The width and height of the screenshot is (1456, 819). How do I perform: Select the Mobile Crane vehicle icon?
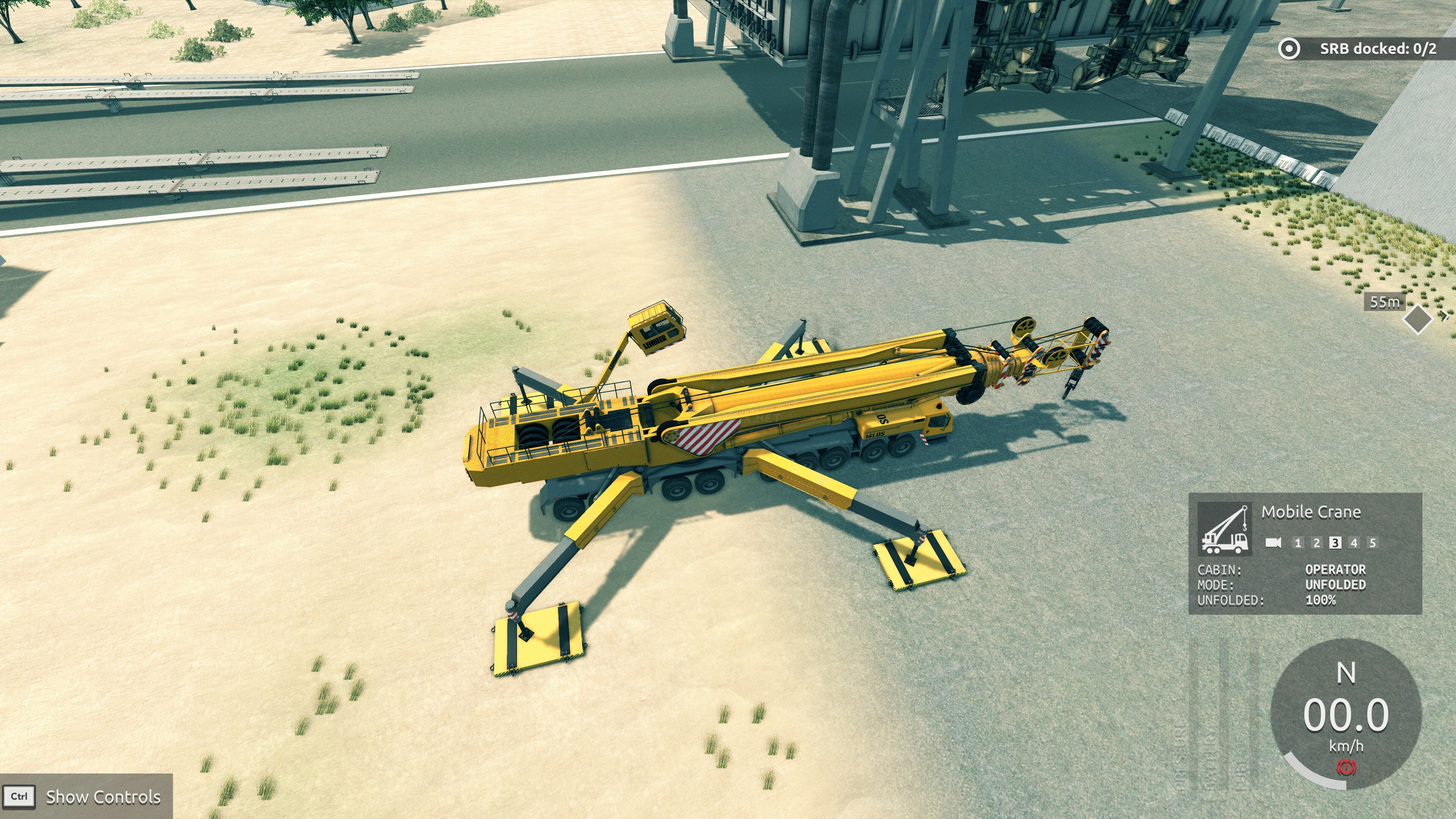[1224, 529]
